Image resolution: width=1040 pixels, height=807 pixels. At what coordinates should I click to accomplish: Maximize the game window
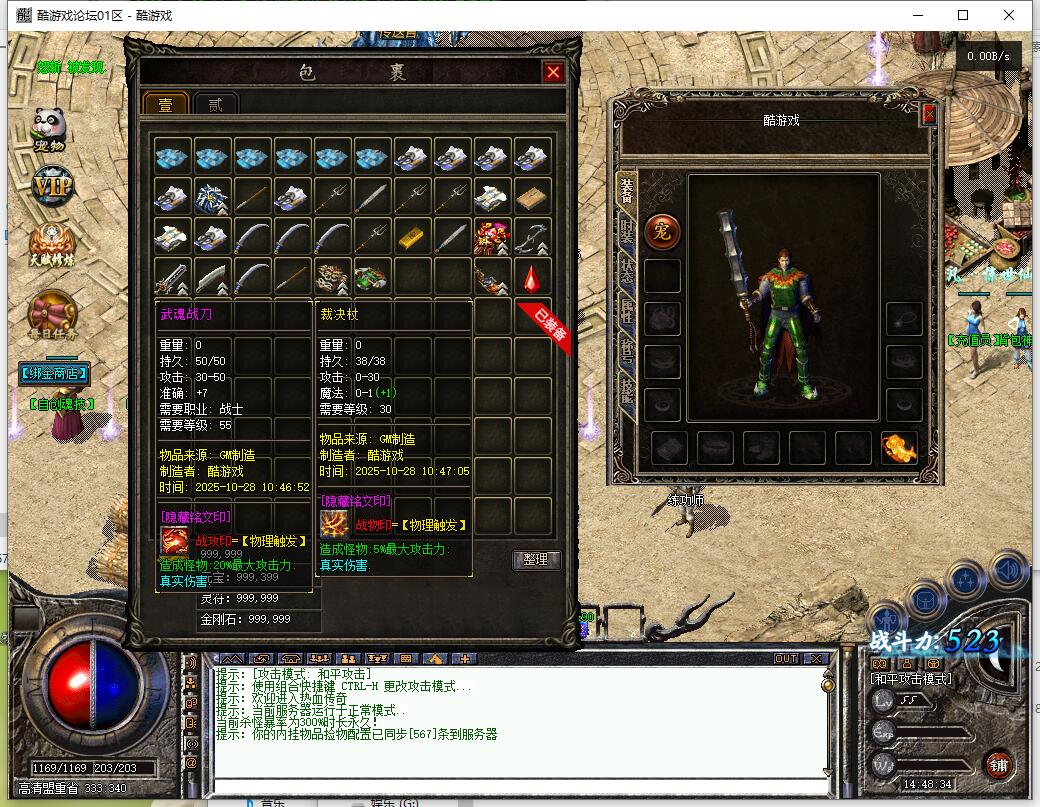point(963,15)
